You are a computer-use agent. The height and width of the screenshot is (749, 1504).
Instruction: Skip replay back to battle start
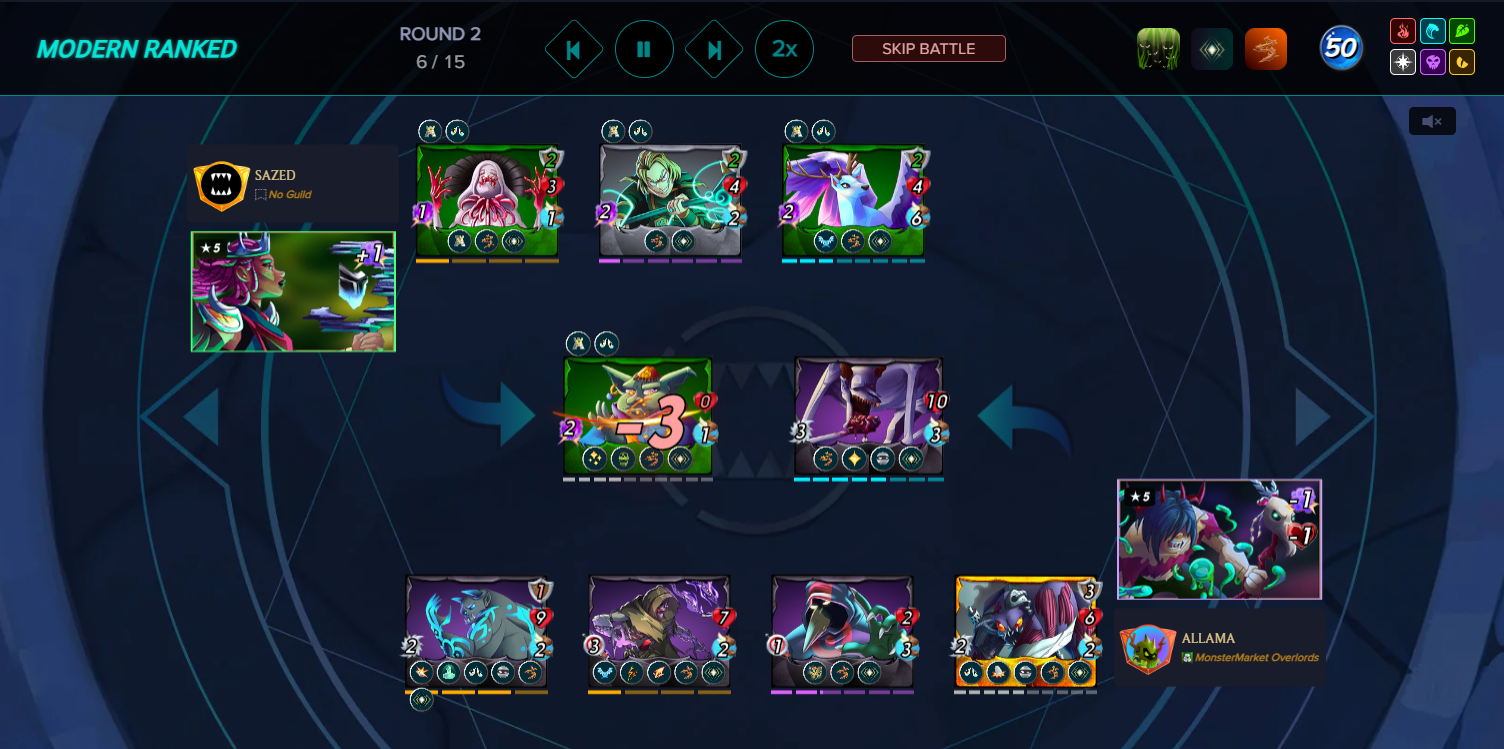[574, 48]
